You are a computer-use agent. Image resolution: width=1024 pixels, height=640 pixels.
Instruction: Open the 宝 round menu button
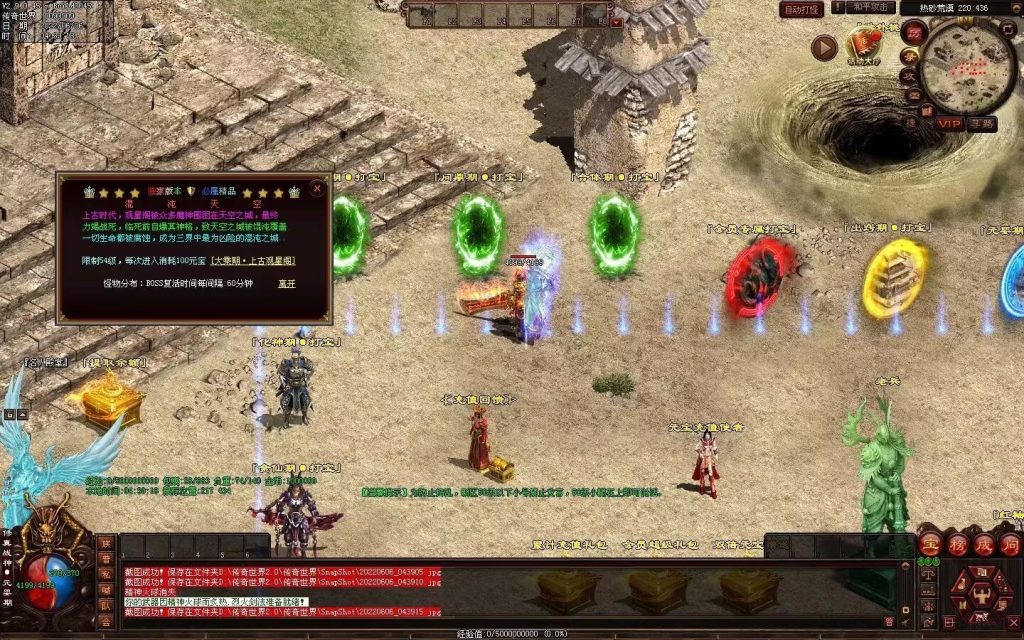click(x=931, y=544)
